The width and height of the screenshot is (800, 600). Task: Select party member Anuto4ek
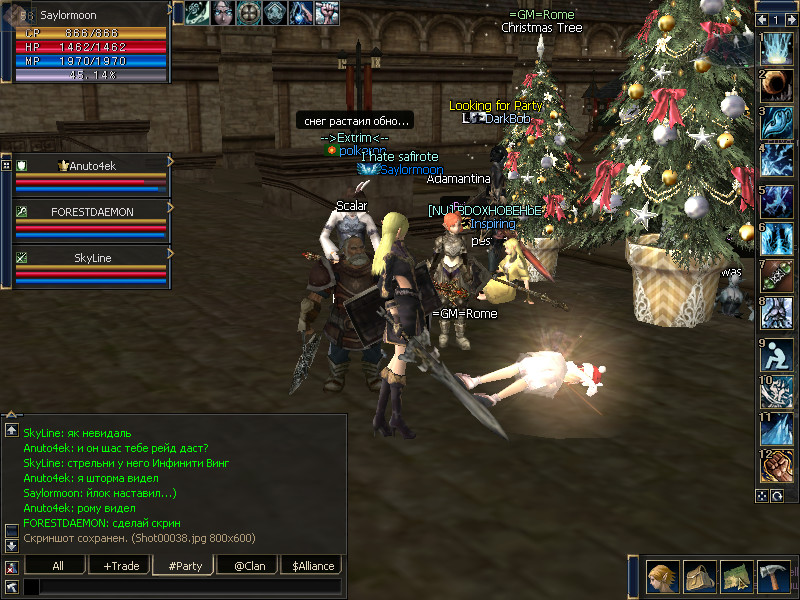click(x=92, y=166)
